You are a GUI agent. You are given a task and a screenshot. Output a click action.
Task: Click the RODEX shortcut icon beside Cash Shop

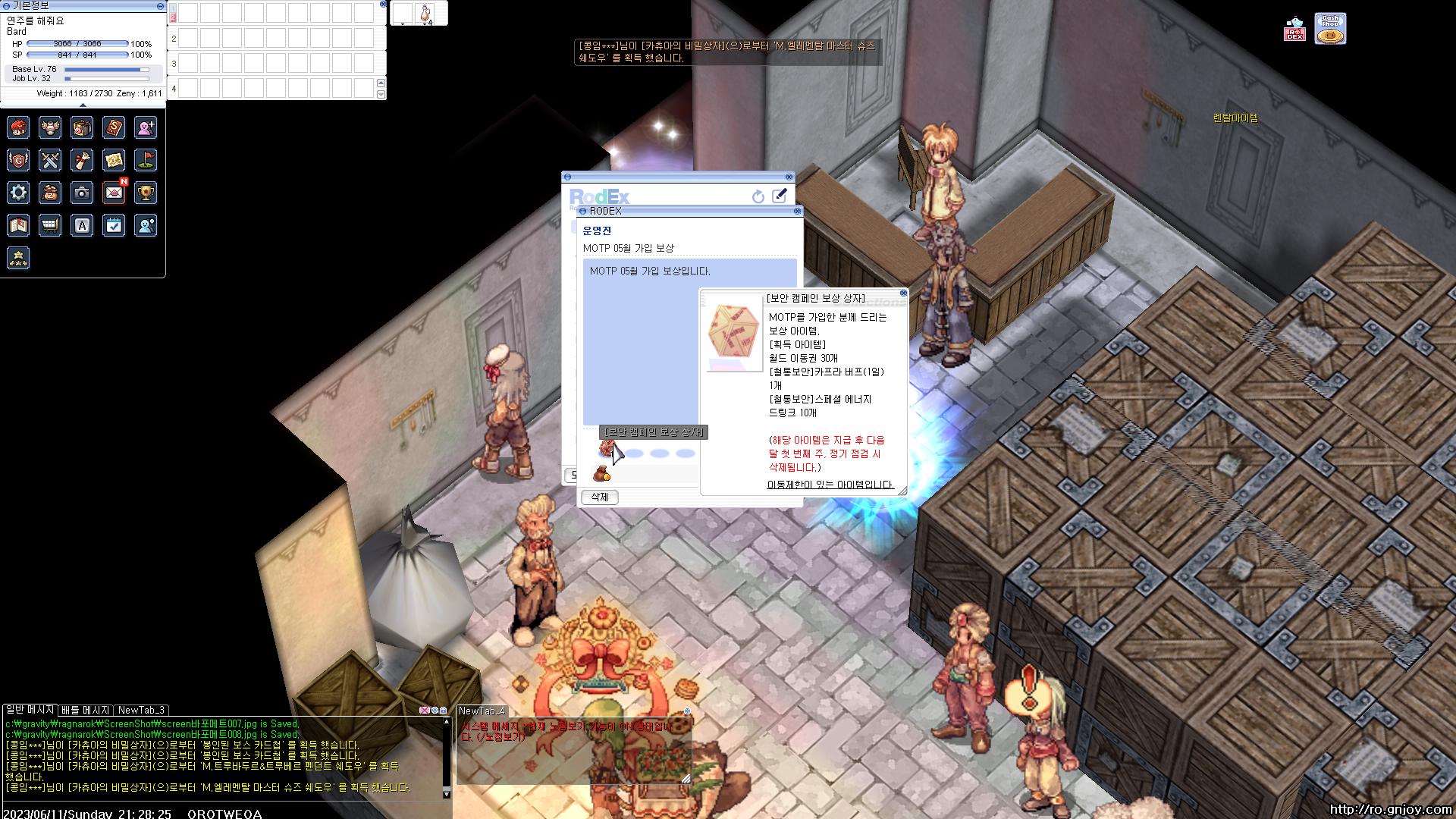1294,30
